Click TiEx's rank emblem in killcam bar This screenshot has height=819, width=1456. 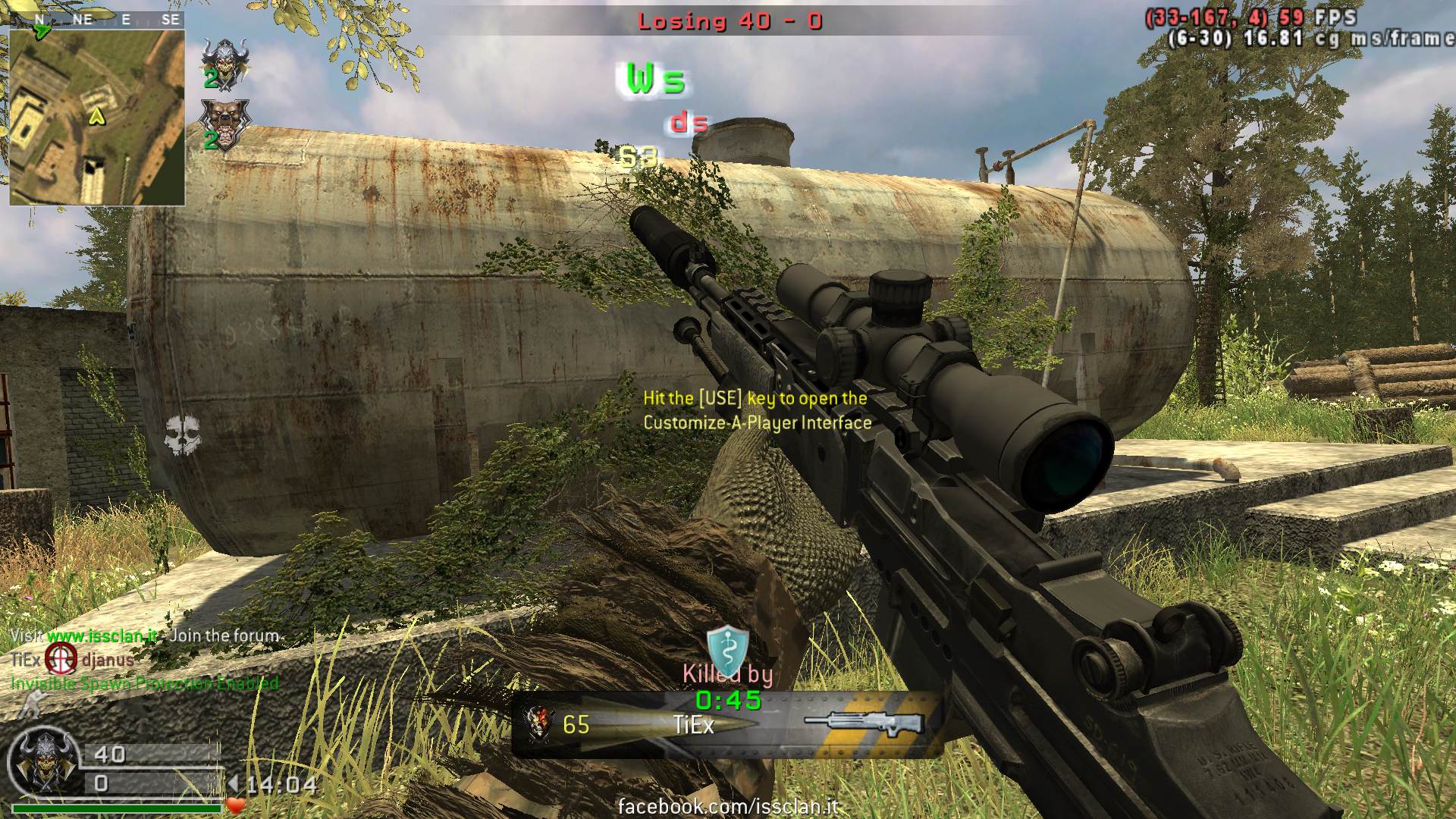pos(540,723)
